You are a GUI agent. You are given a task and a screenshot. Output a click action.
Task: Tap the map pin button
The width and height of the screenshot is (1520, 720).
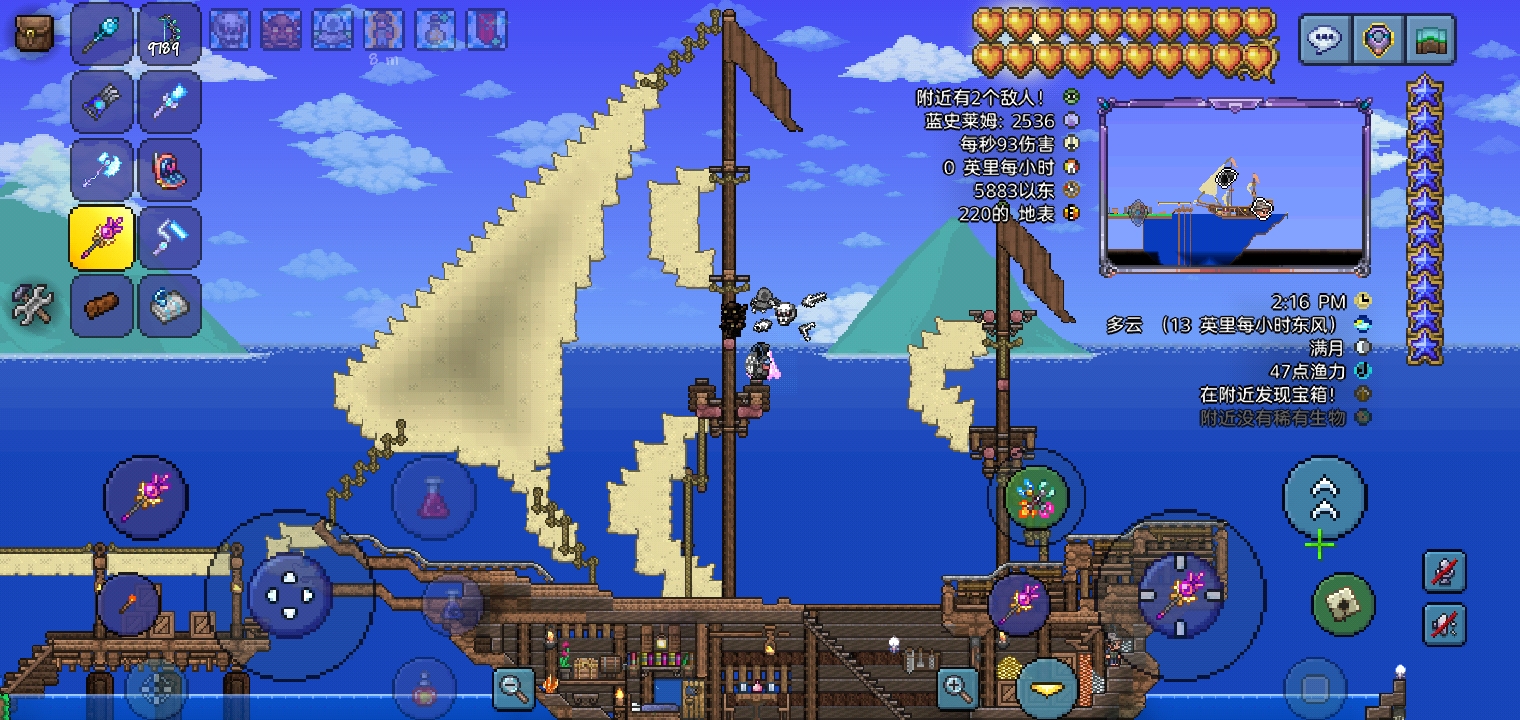click(1378, 40)
